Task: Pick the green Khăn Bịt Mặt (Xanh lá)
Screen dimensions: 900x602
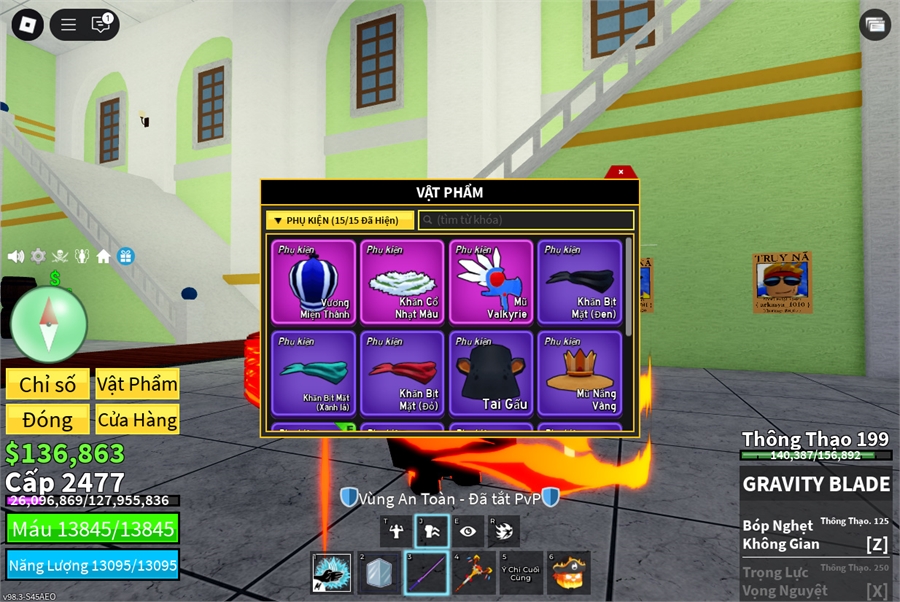Action: tap(313, 373)
